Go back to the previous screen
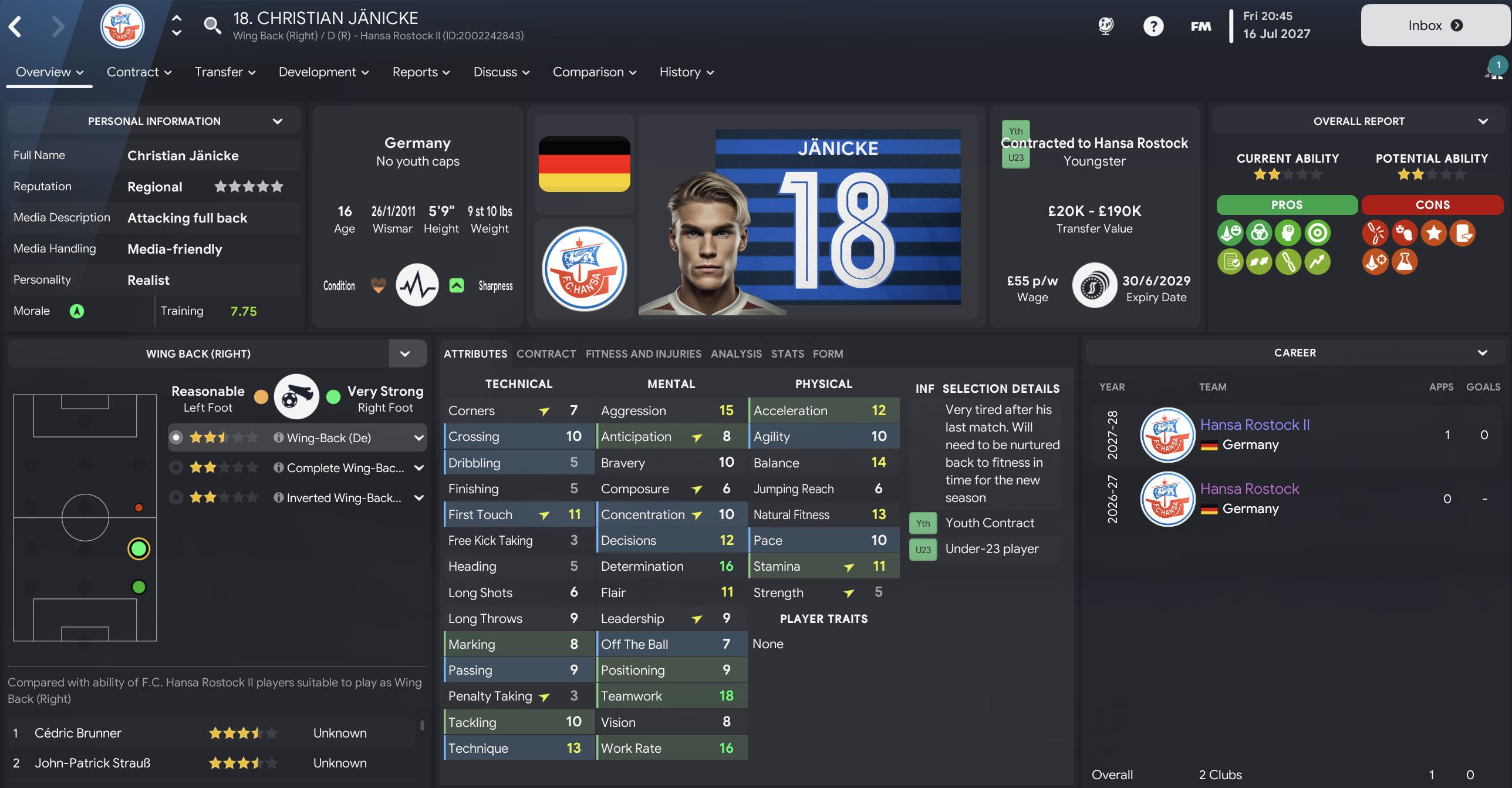 pos(16,26)
